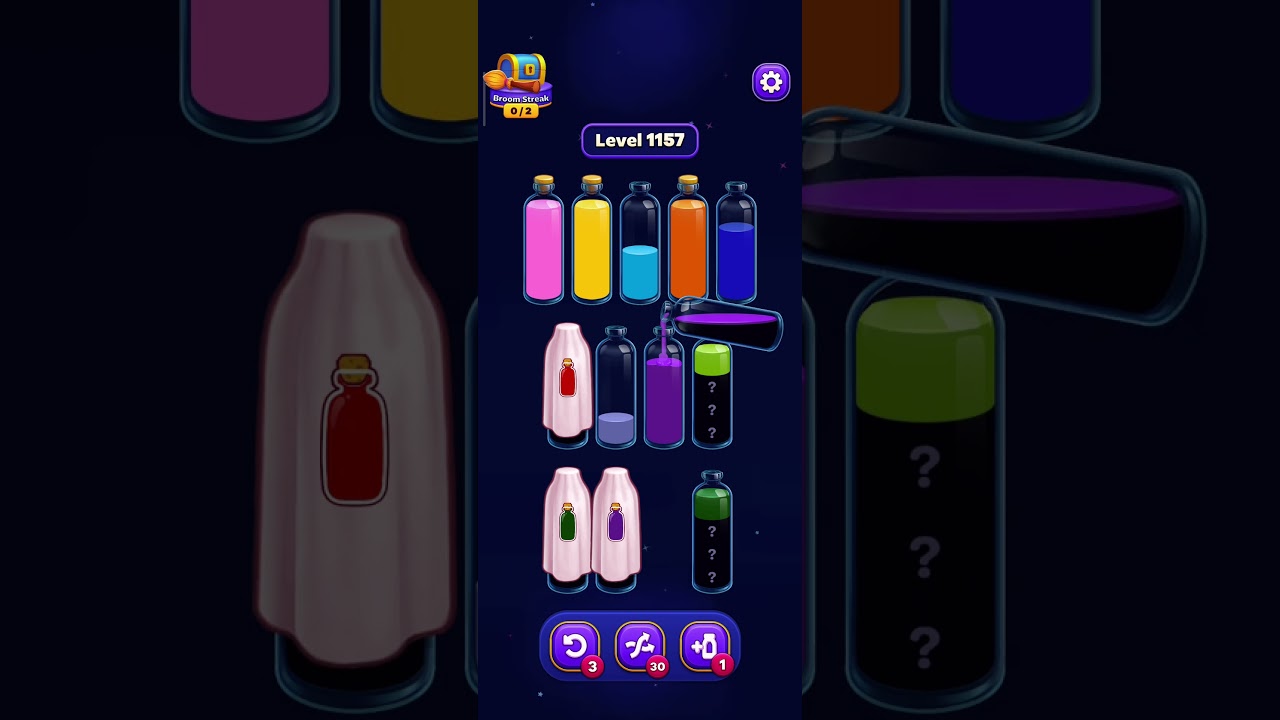The height and width of the screenshot is (720, 1280).
Task: Select the pink potion bottle
Action: 543,245
